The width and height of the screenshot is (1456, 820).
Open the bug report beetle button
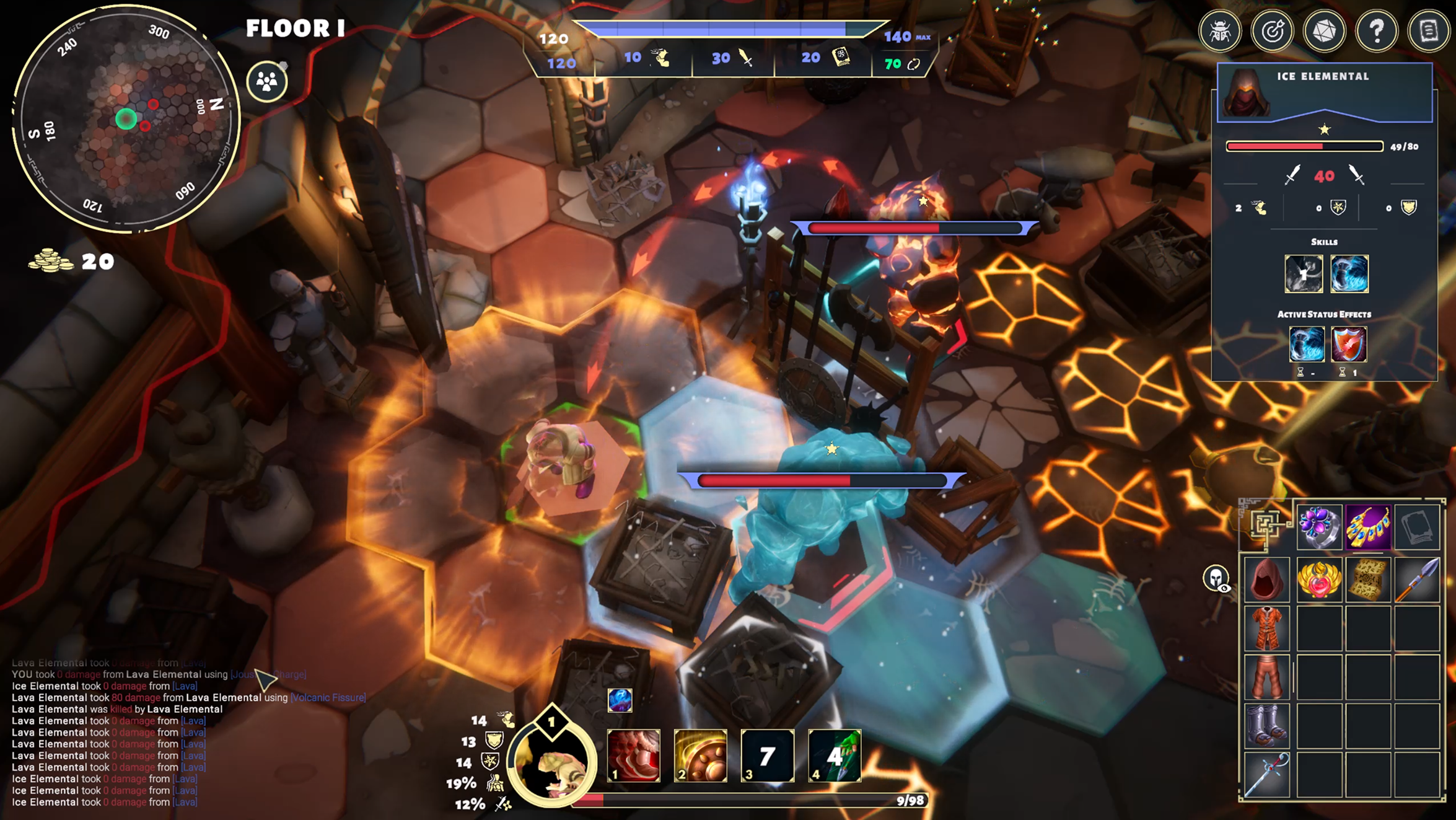[x=1219, y=31]
